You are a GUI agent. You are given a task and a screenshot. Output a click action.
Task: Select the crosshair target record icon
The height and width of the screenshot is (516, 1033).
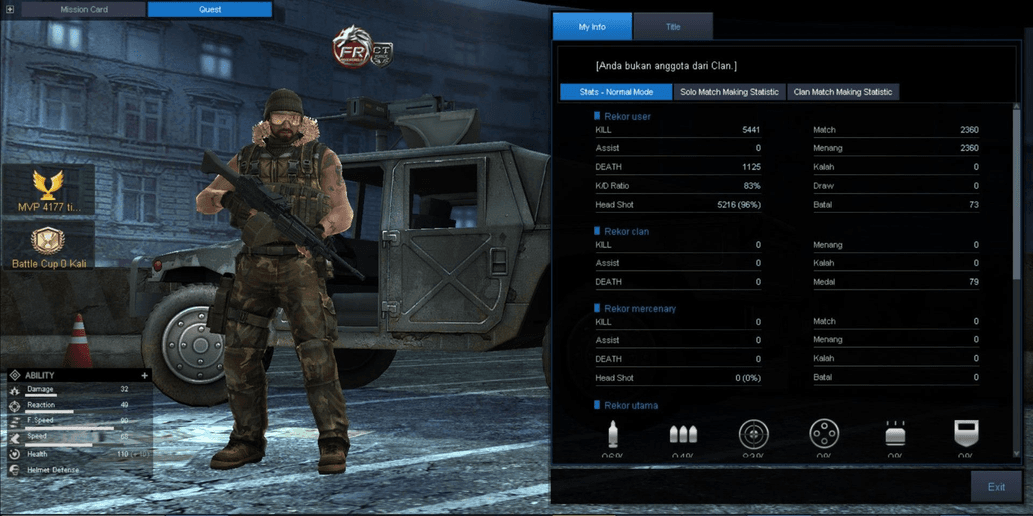pos(753,434)
